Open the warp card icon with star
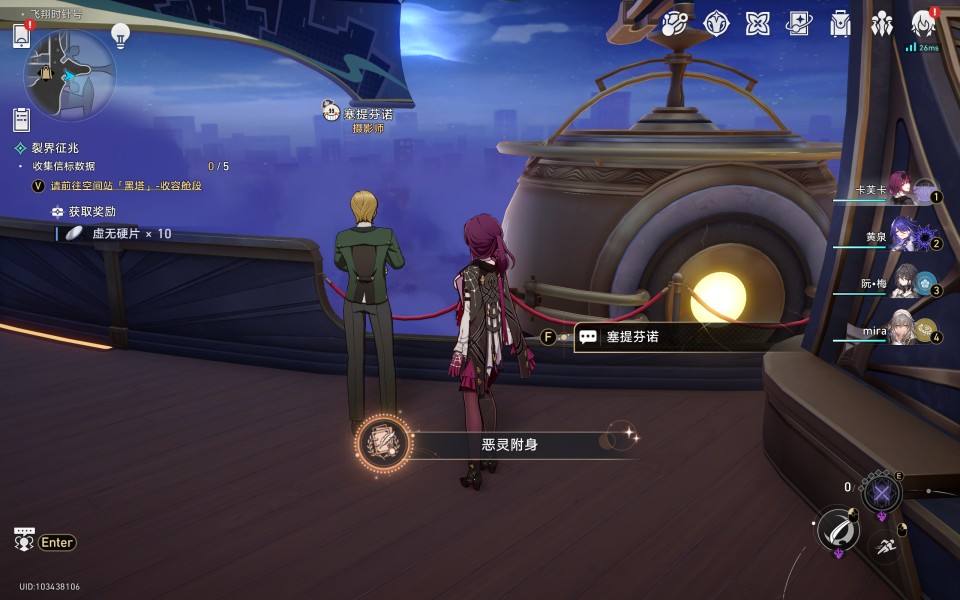The height and width of the screenshot is (600, 960). pyautogui.click(x=798, y=24)
